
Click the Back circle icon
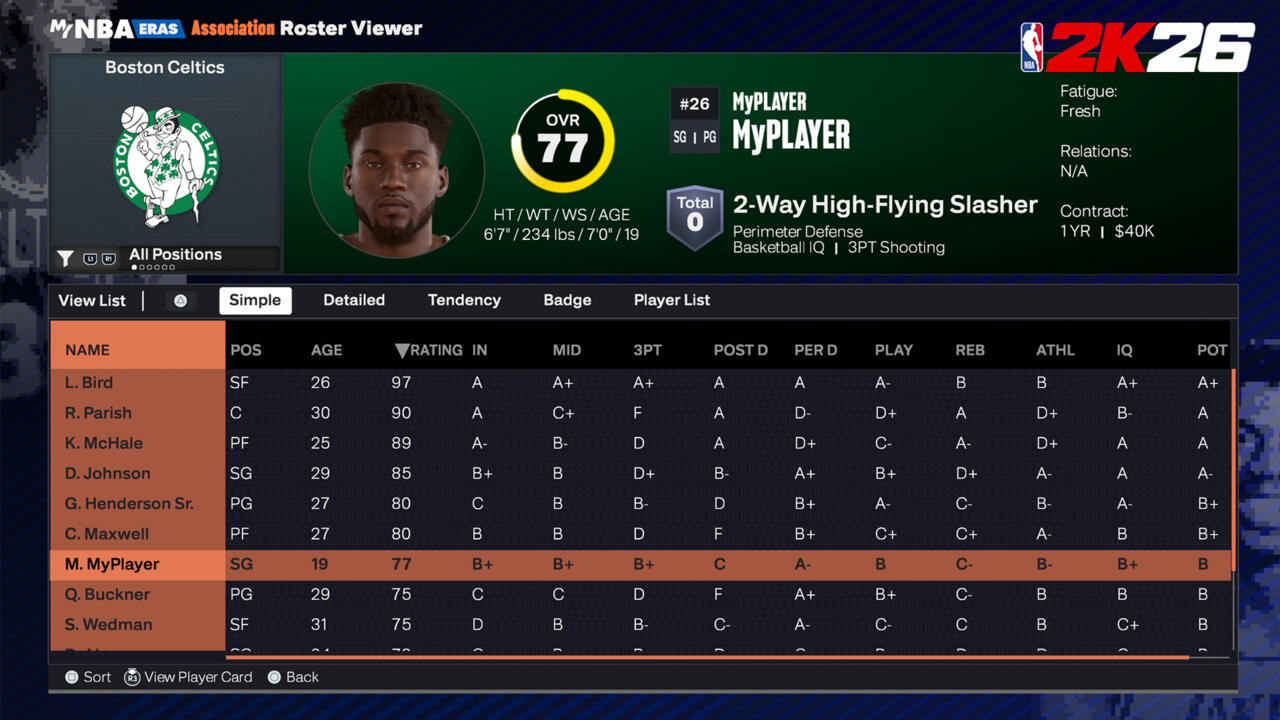point(273,677)
